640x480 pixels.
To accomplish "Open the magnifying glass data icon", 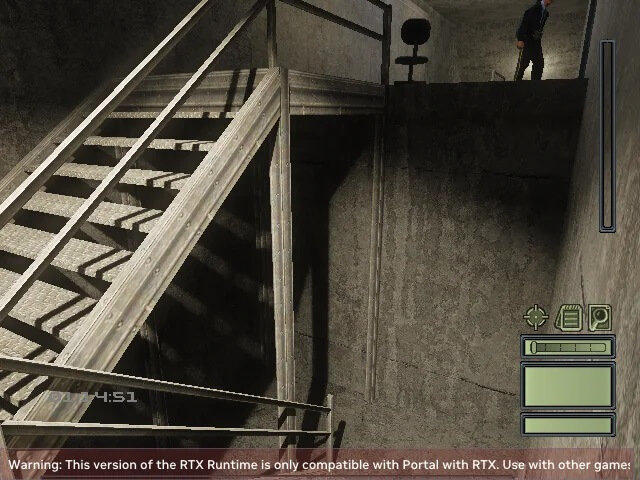I will click(599, 318).
